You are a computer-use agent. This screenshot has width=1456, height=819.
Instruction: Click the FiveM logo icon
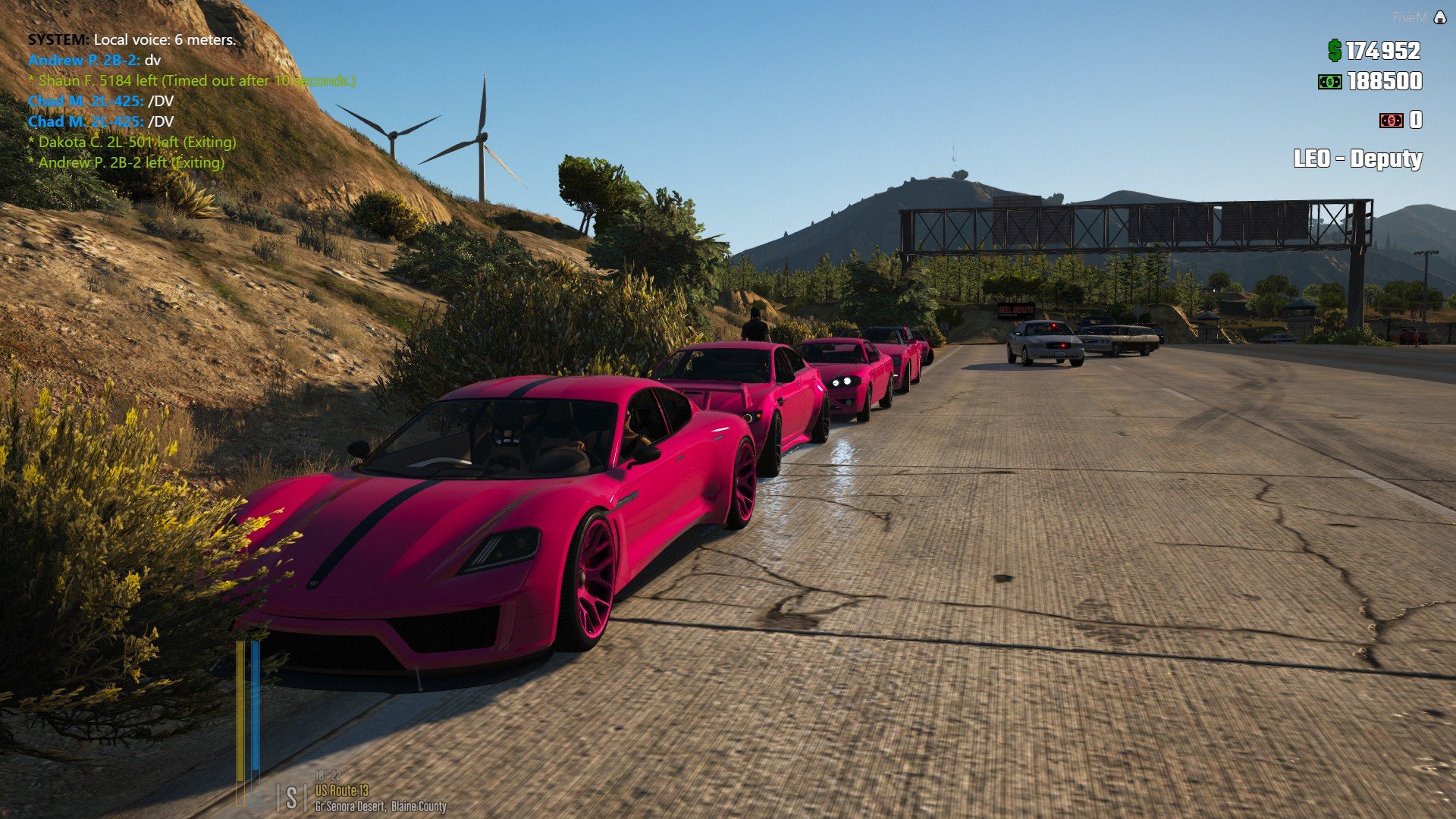pos(1439,17)
